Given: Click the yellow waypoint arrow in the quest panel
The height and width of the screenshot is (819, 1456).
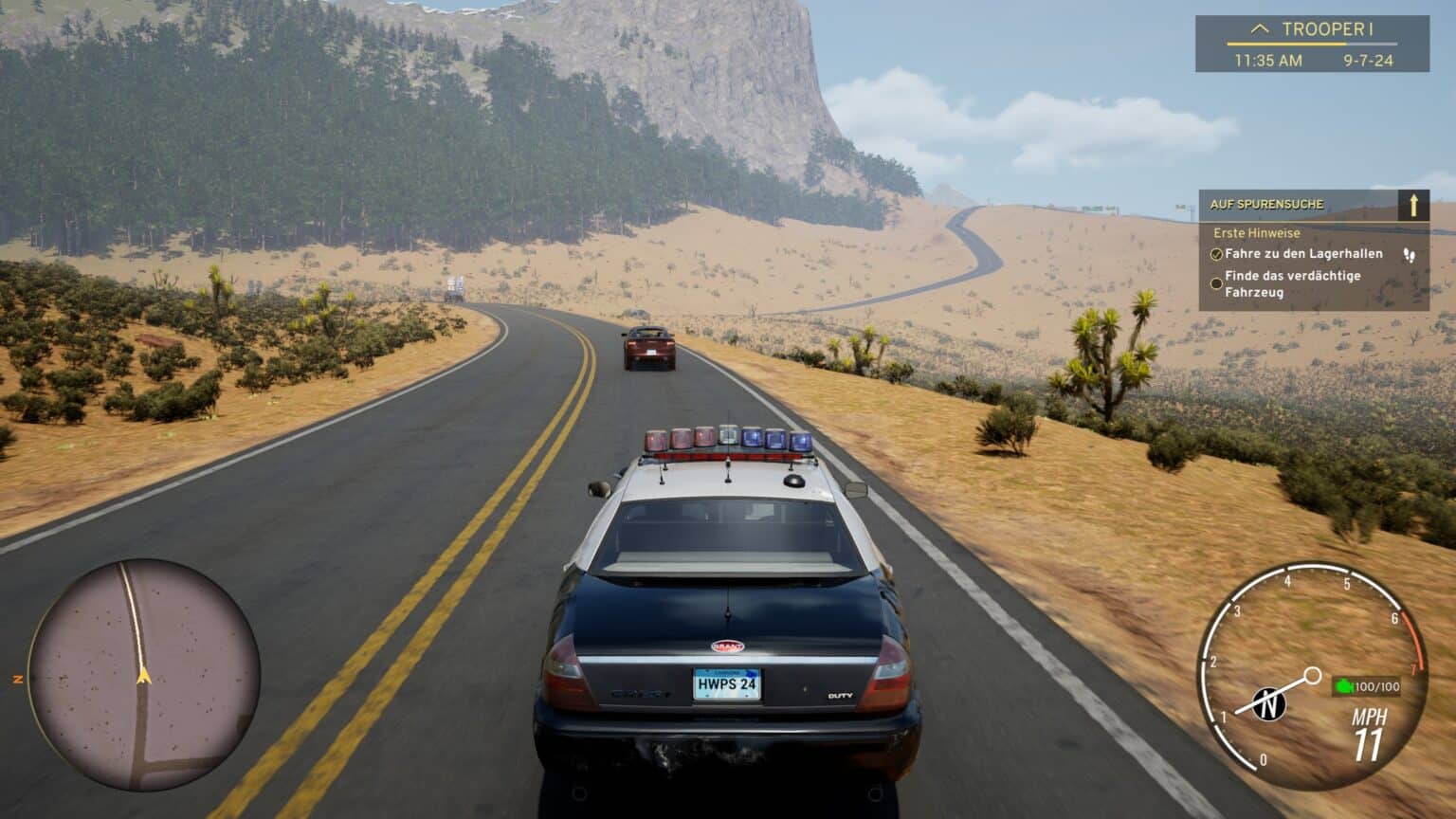Looking at the screenshot, I should coord(1414,205).
